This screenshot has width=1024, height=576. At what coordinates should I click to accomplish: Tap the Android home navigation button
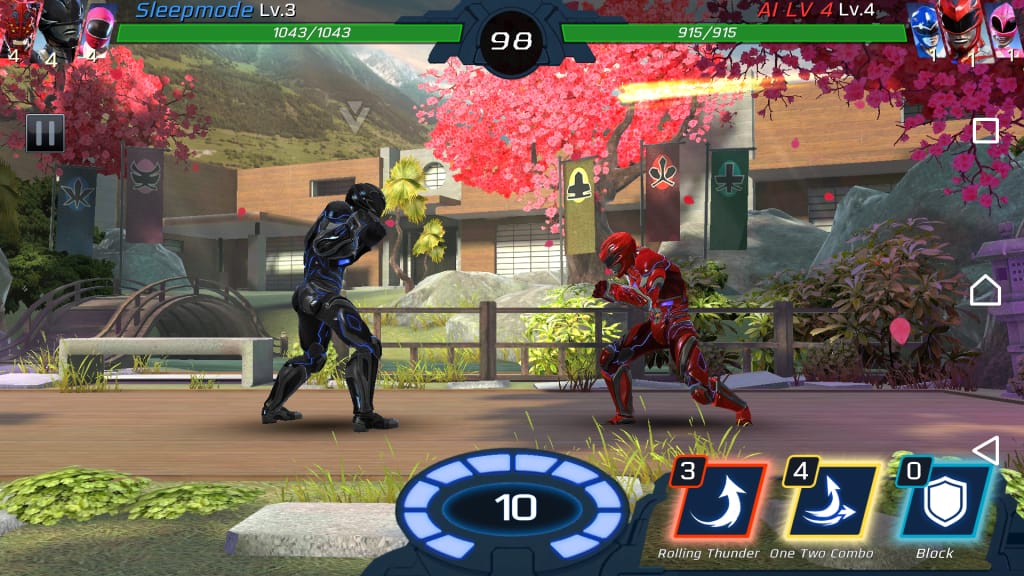point(985,290)
